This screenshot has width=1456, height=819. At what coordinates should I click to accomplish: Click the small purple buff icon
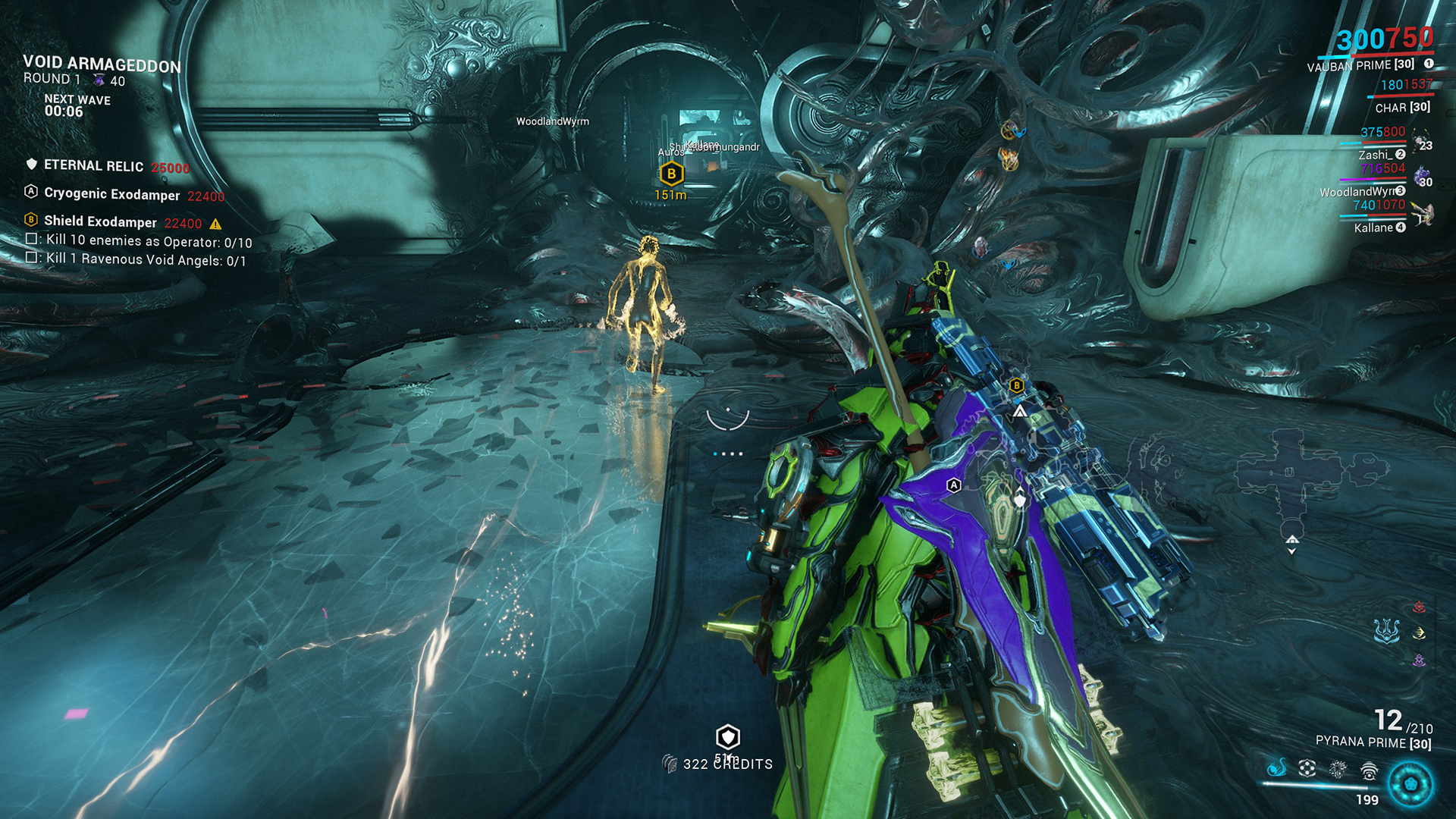click(x=1420, y=661)
